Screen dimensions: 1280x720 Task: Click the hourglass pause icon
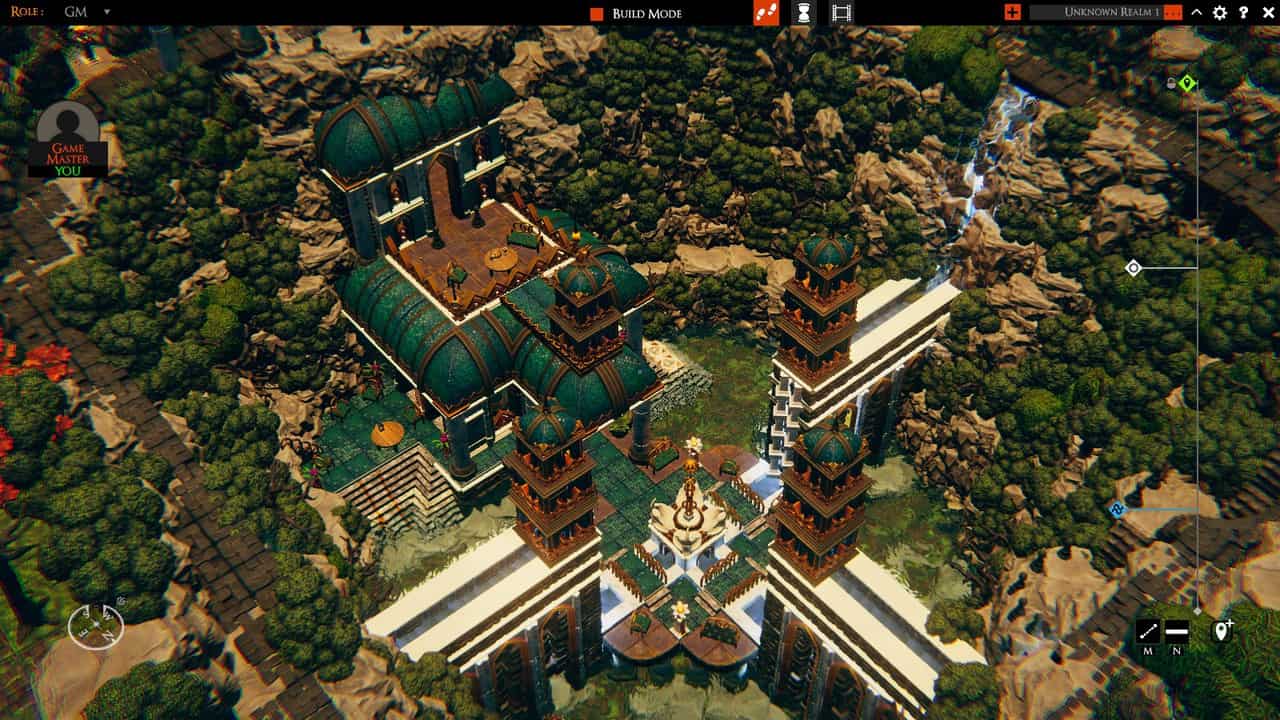pos(803,13)
